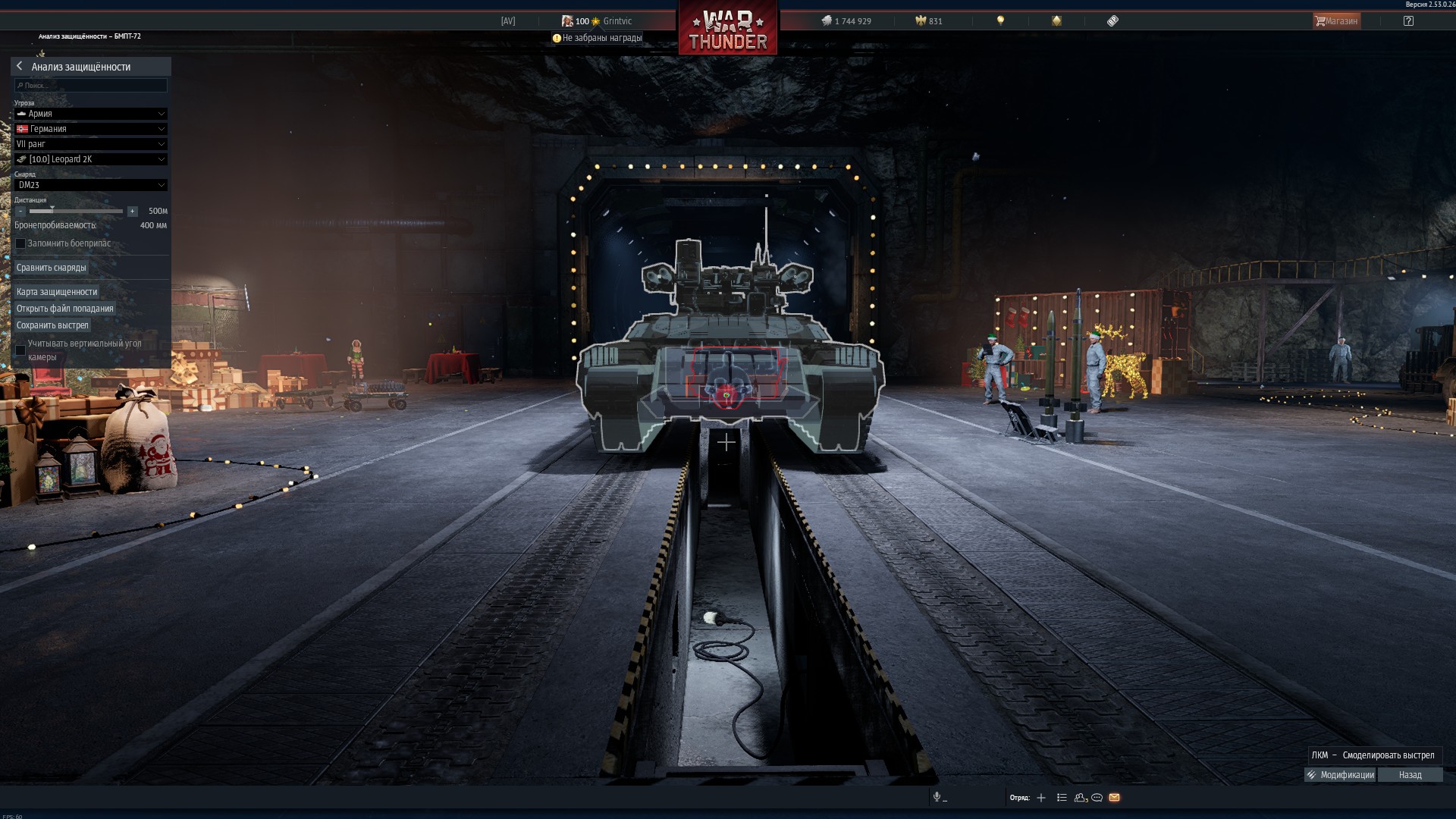This screenshot has height=819, width=1456.
Task: Increase distance with the plus button
Action: [x=132, y=212]
